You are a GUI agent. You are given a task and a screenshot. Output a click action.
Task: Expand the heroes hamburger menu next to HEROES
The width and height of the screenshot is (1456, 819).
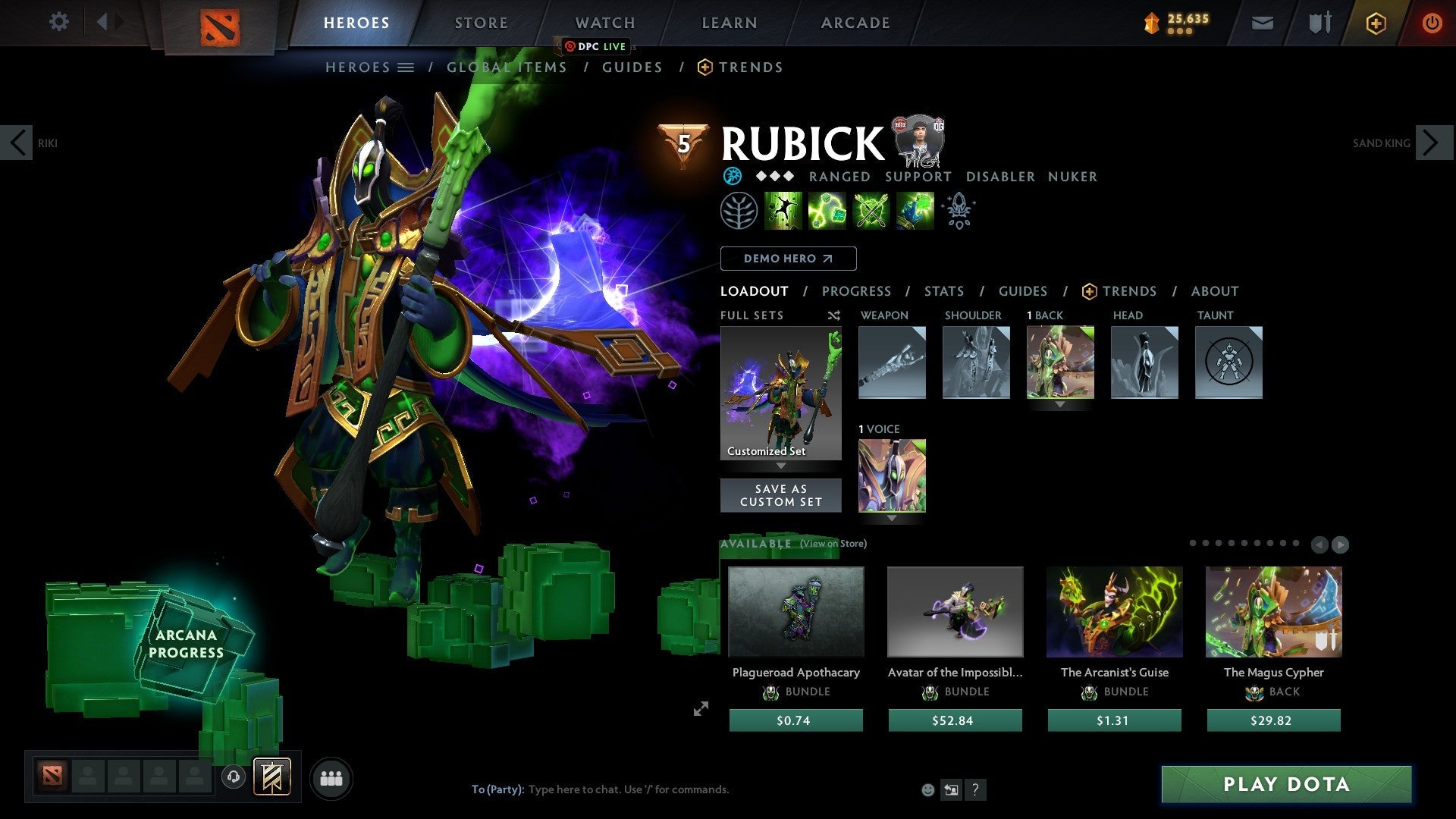tap(407, 67)
